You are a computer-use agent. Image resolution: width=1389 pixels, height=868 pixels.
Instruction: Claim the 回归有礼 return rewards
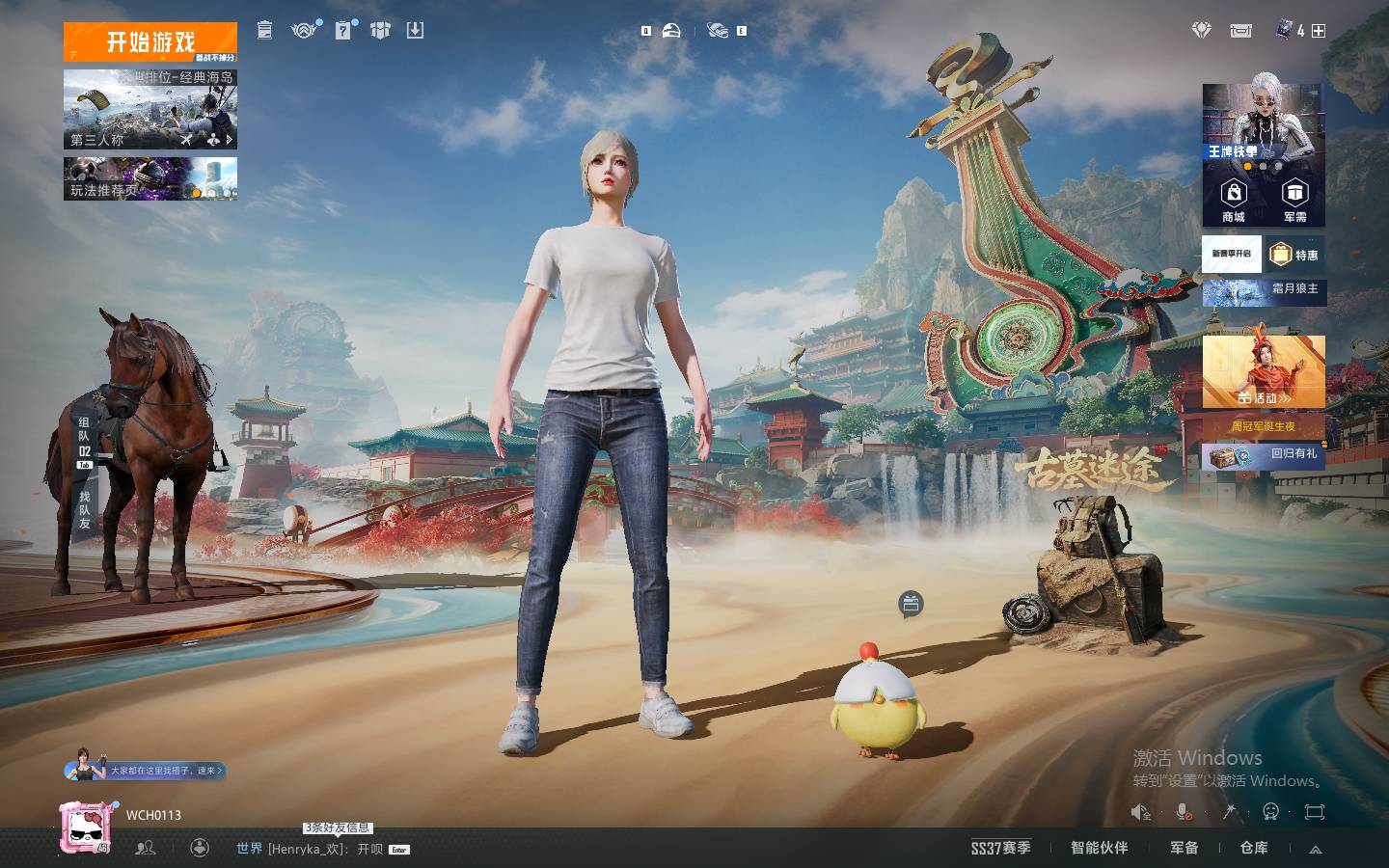[1264, 454]
